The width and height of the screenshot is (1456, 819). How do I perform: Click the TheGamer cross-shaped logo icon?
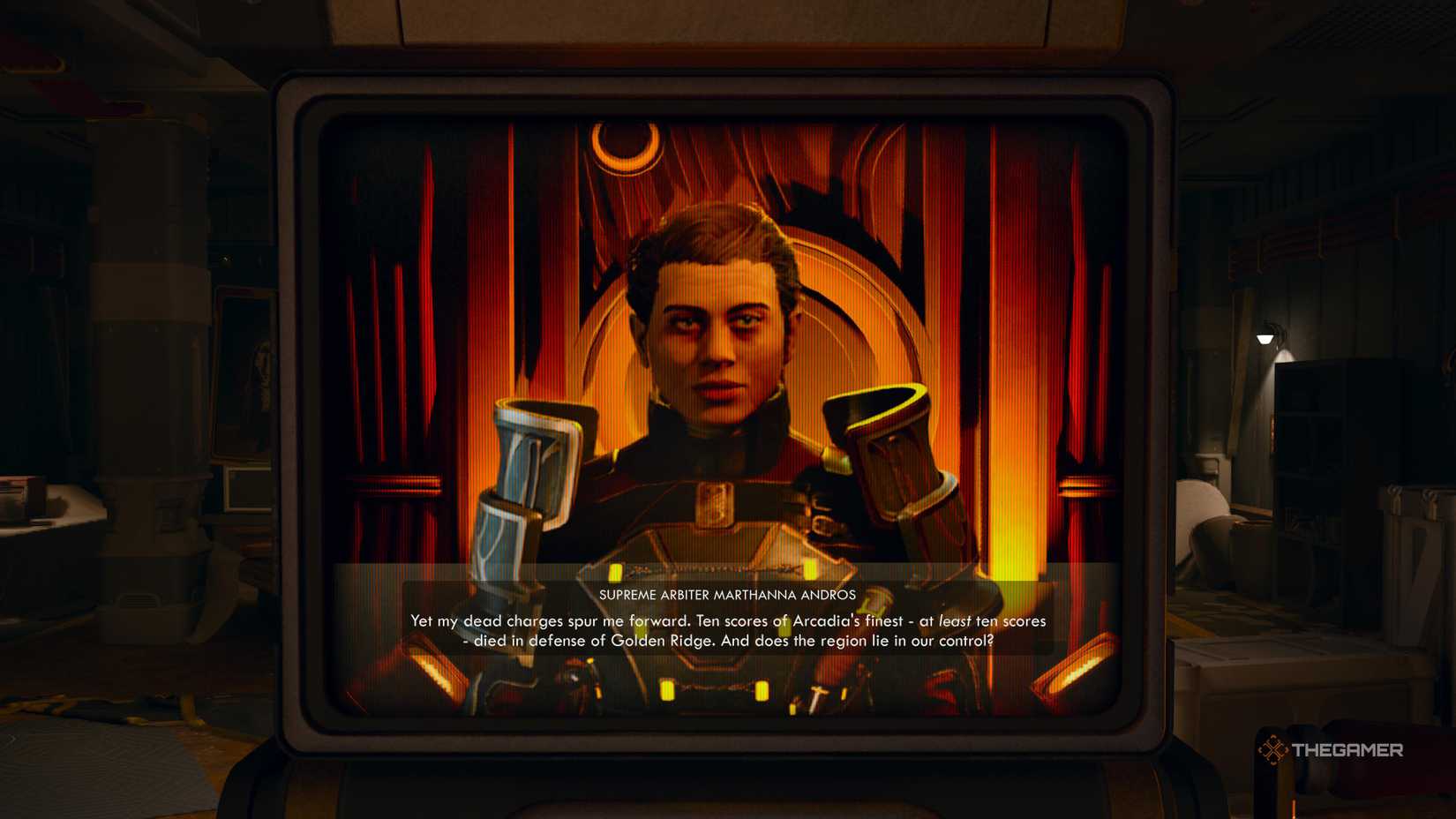1273,750
